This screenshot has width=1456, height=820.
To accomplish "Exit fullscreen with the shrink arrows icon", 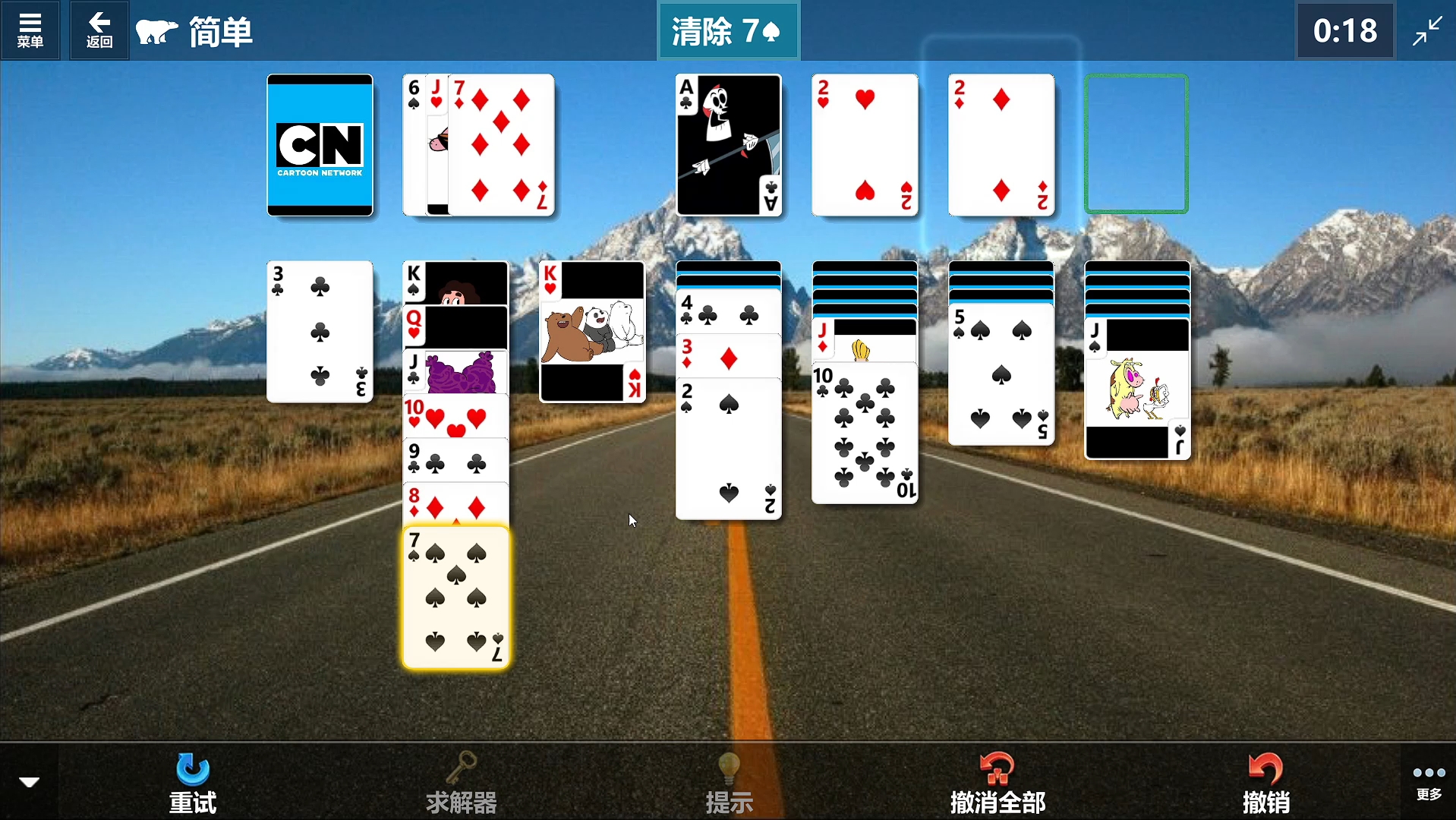I will pos(1427,30).
